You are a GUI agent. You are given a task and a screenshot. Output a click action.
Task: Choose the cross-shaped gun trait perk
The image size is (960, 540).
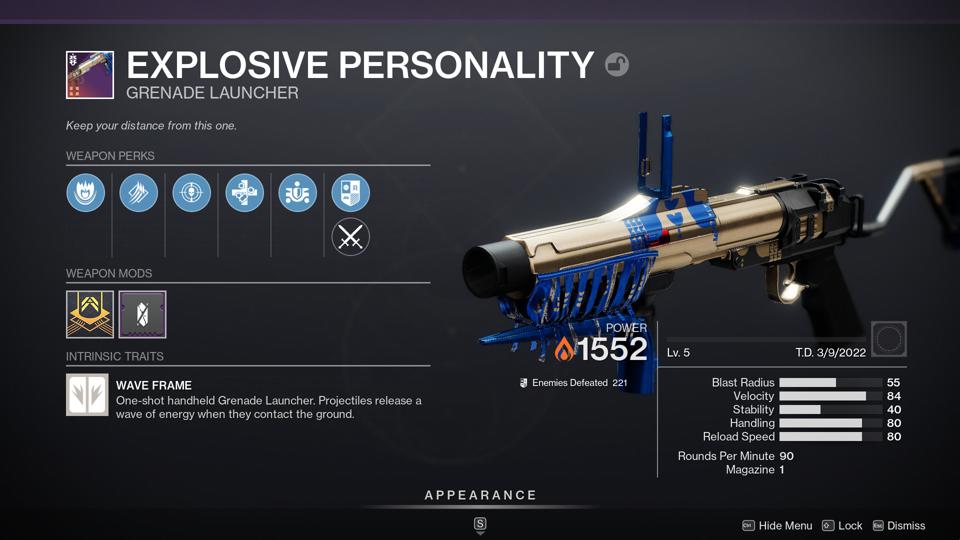coord(245,193)
